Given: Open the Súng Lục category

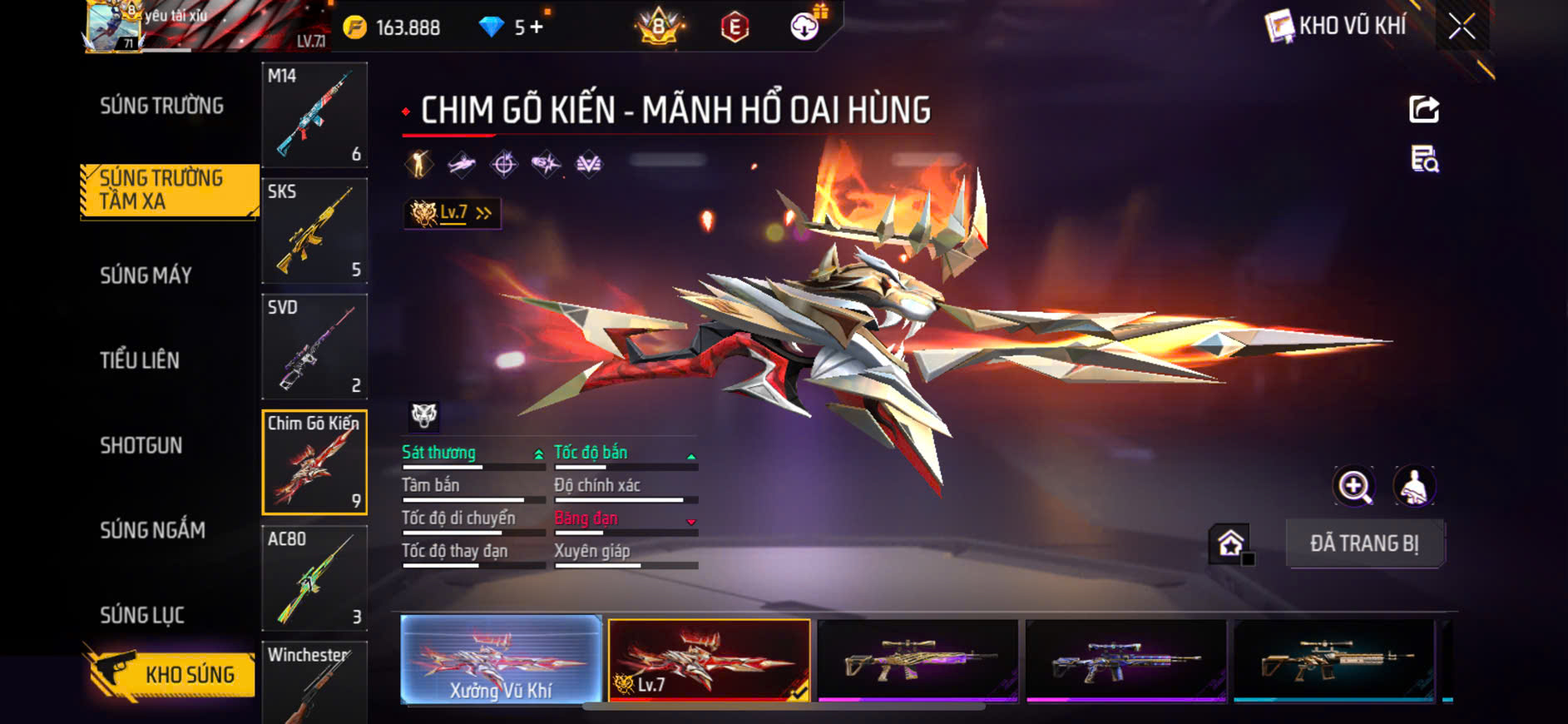Looking at the screenshot, I should click(142, 615).
